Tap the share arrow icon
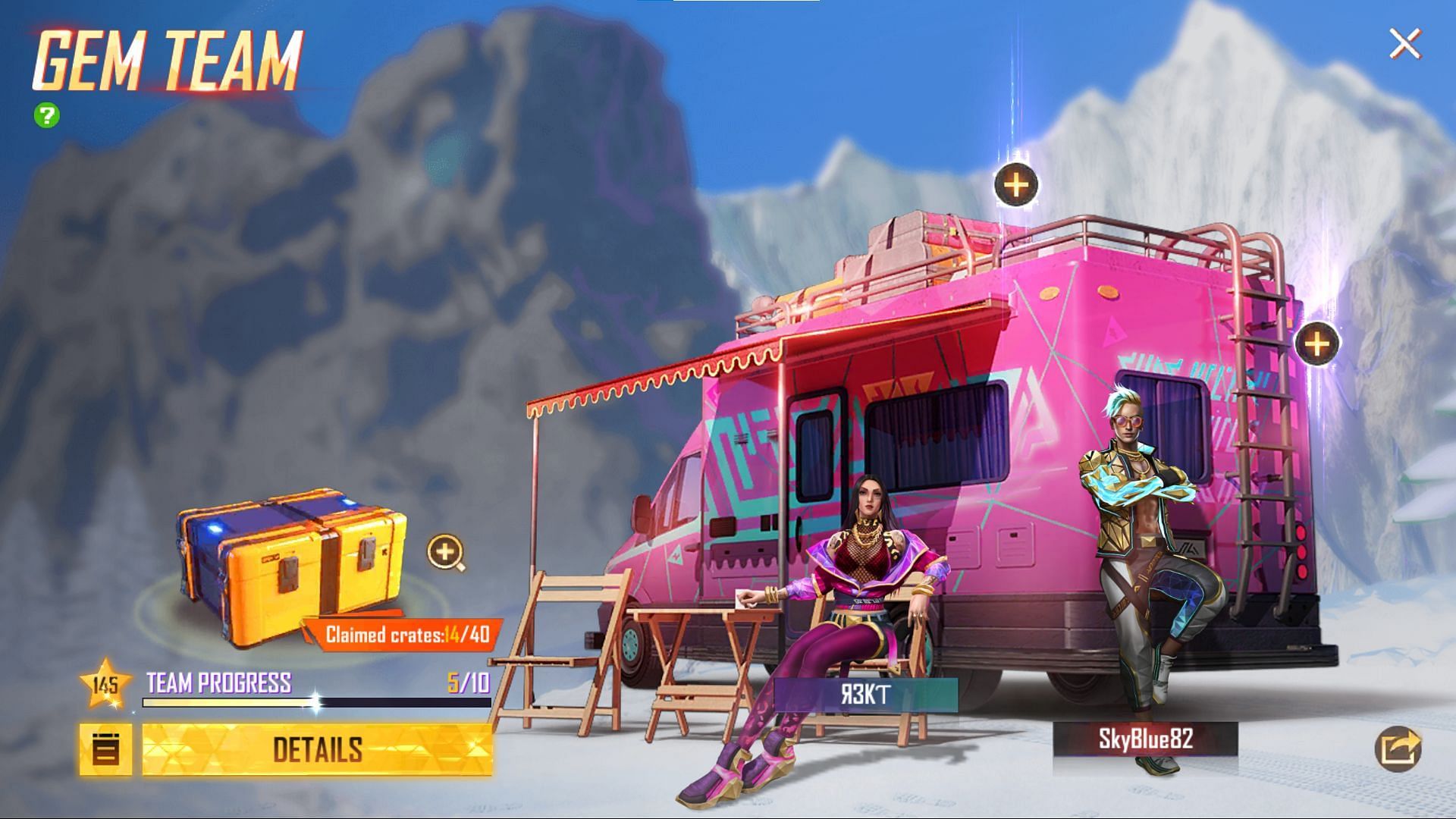Screen dimensions: 1456x819 tap(1398, 748)
